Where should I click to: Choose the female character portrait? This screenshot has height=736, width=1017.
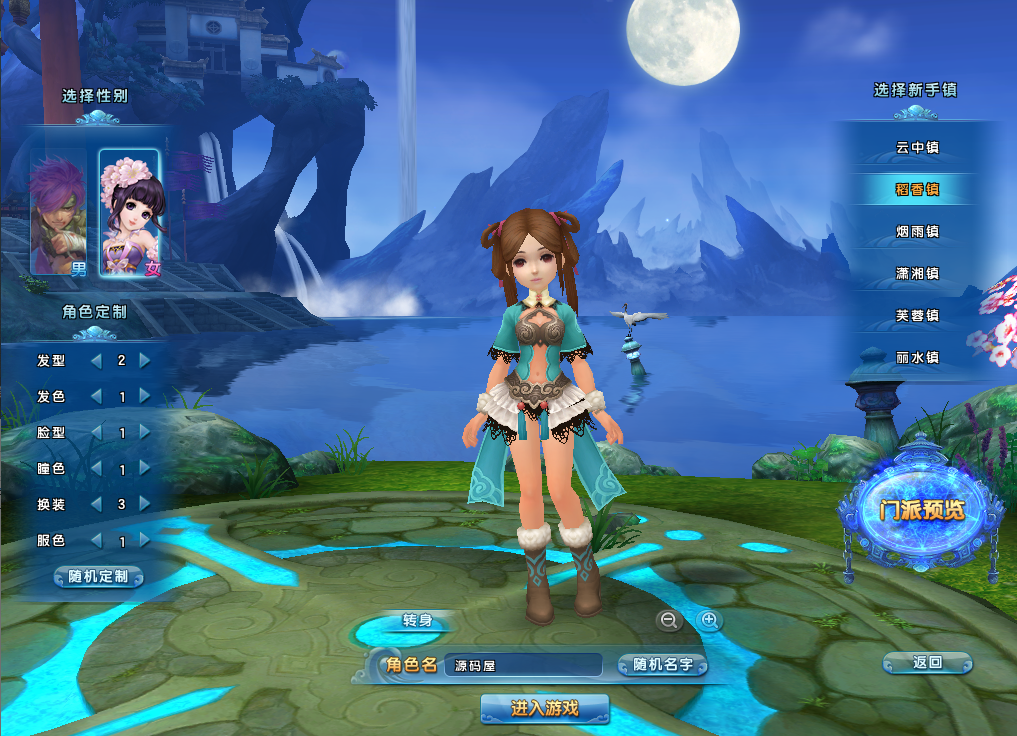pyautogui.click(x=129, y=212)
